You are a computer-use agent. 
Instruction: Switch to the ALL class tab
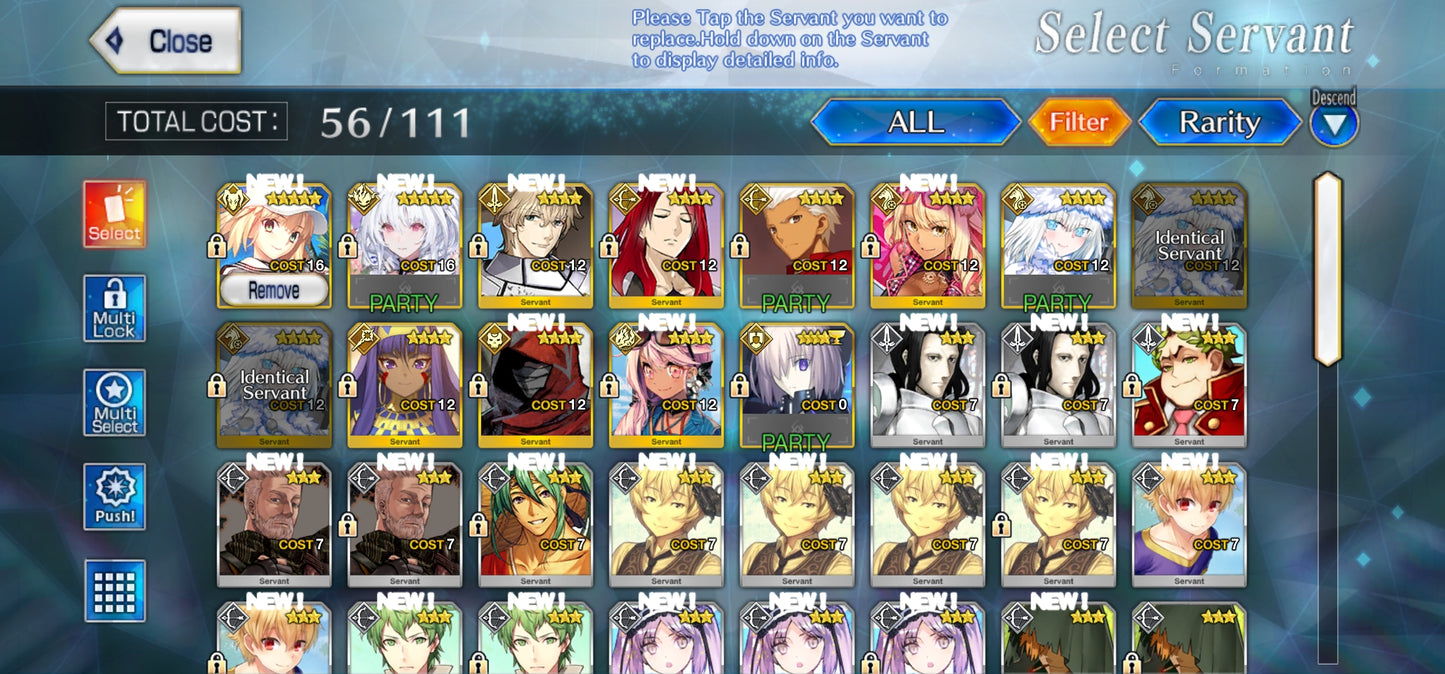click(x=915, y=123)
